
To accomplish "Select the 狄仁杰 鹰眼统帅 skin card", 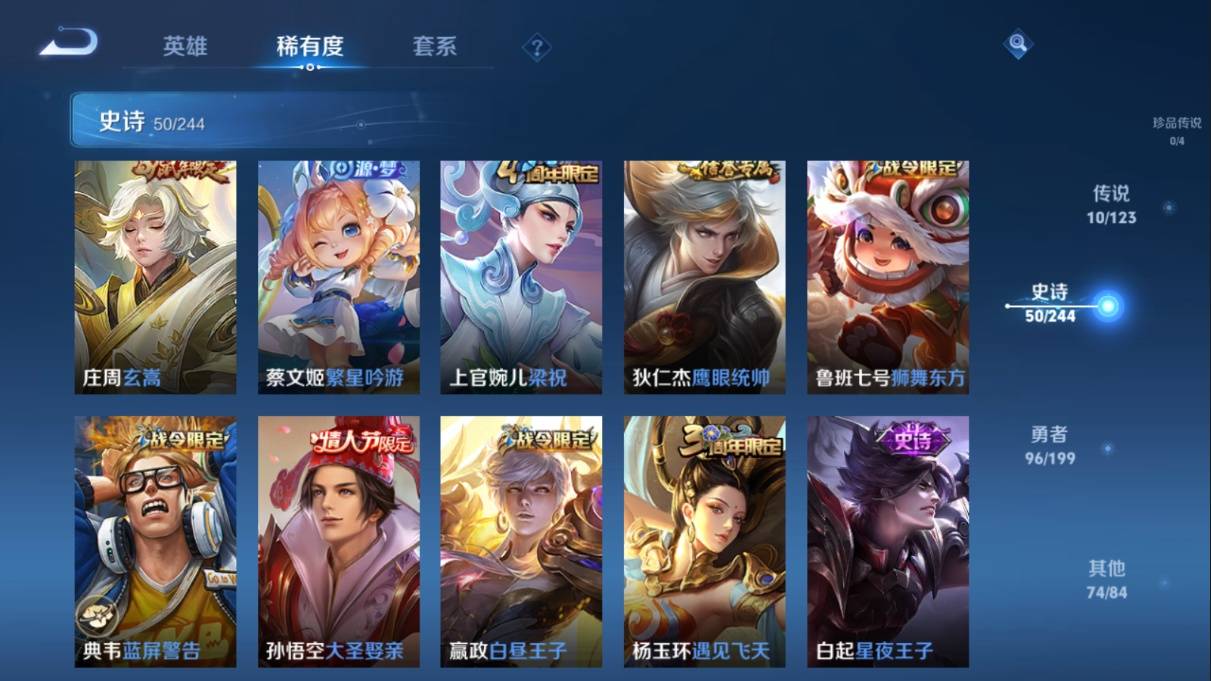I will pyautogui.click(x=704, y=277).
